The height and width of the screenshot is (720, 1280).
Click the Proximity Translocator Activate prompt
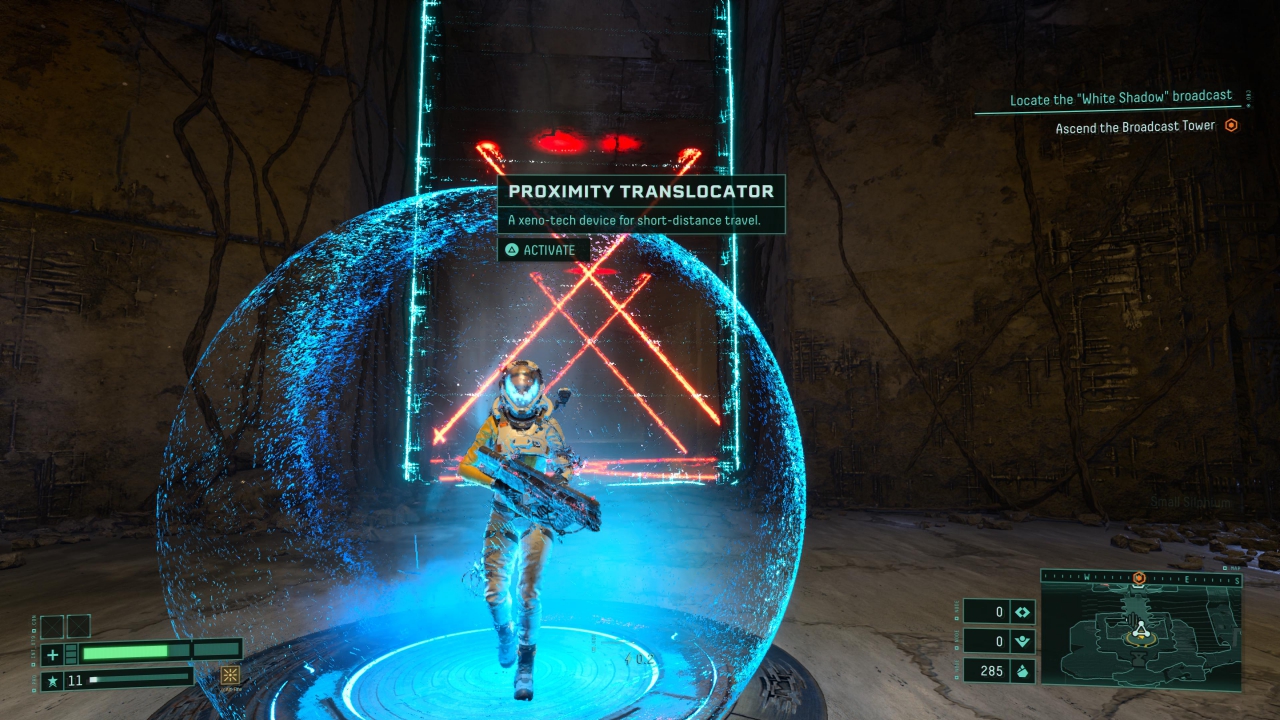(x=542, y=250)
